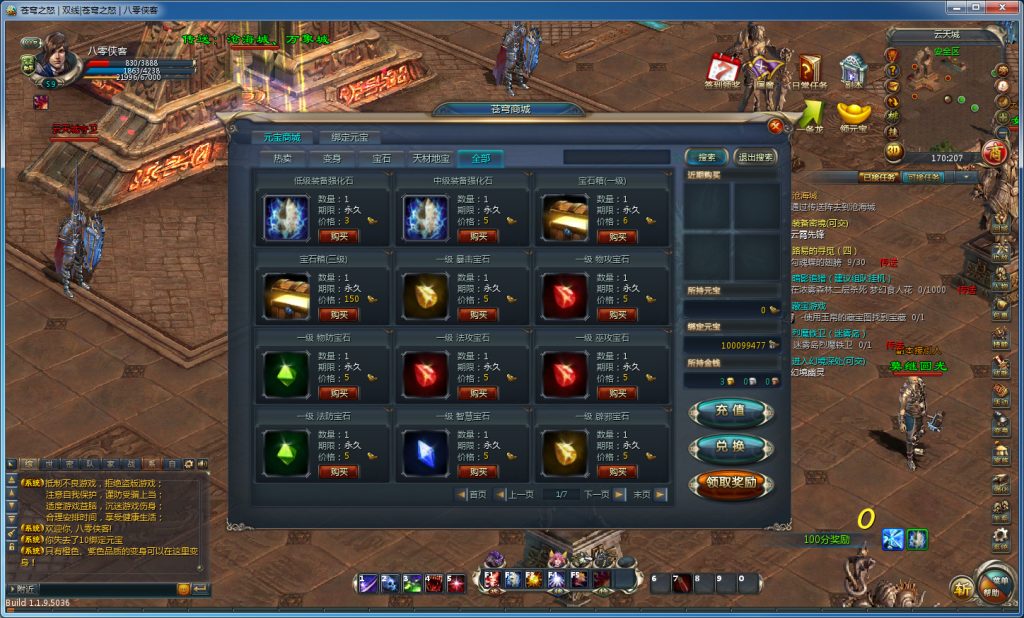Viewport: 1024px width, 618px height.
Task: Click the shop search text field
Action: tap(616, 157)
